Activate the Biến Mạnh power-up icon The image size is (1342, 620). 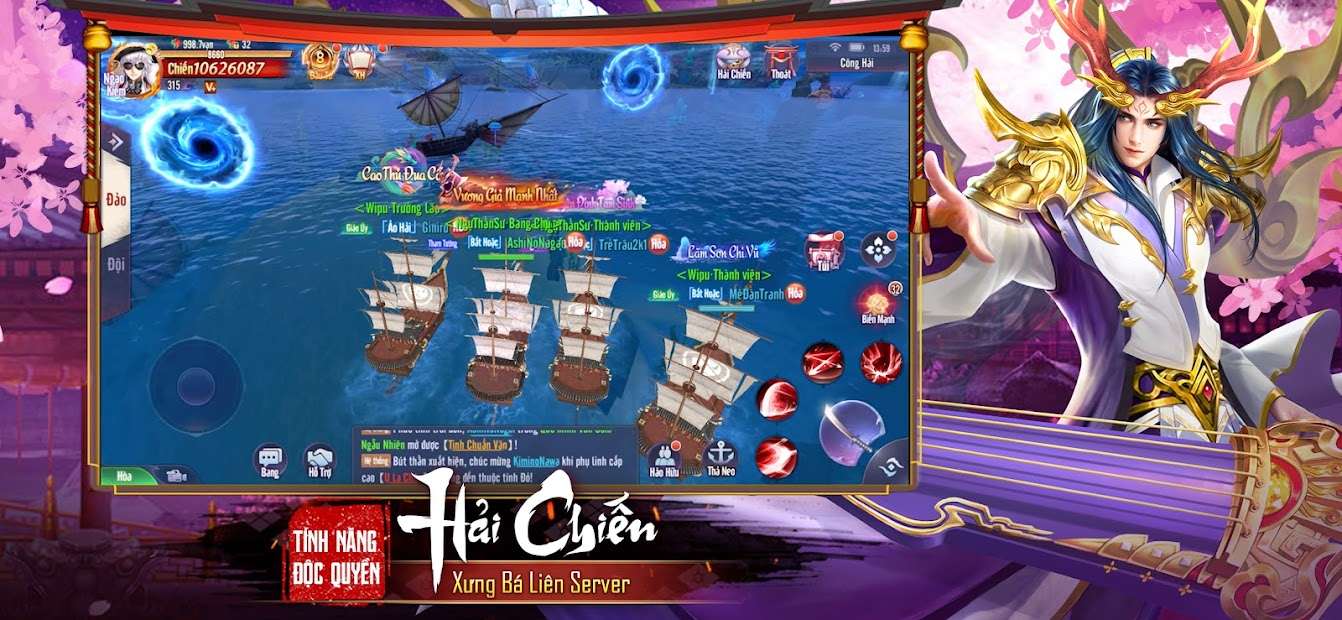pos(877,304)
